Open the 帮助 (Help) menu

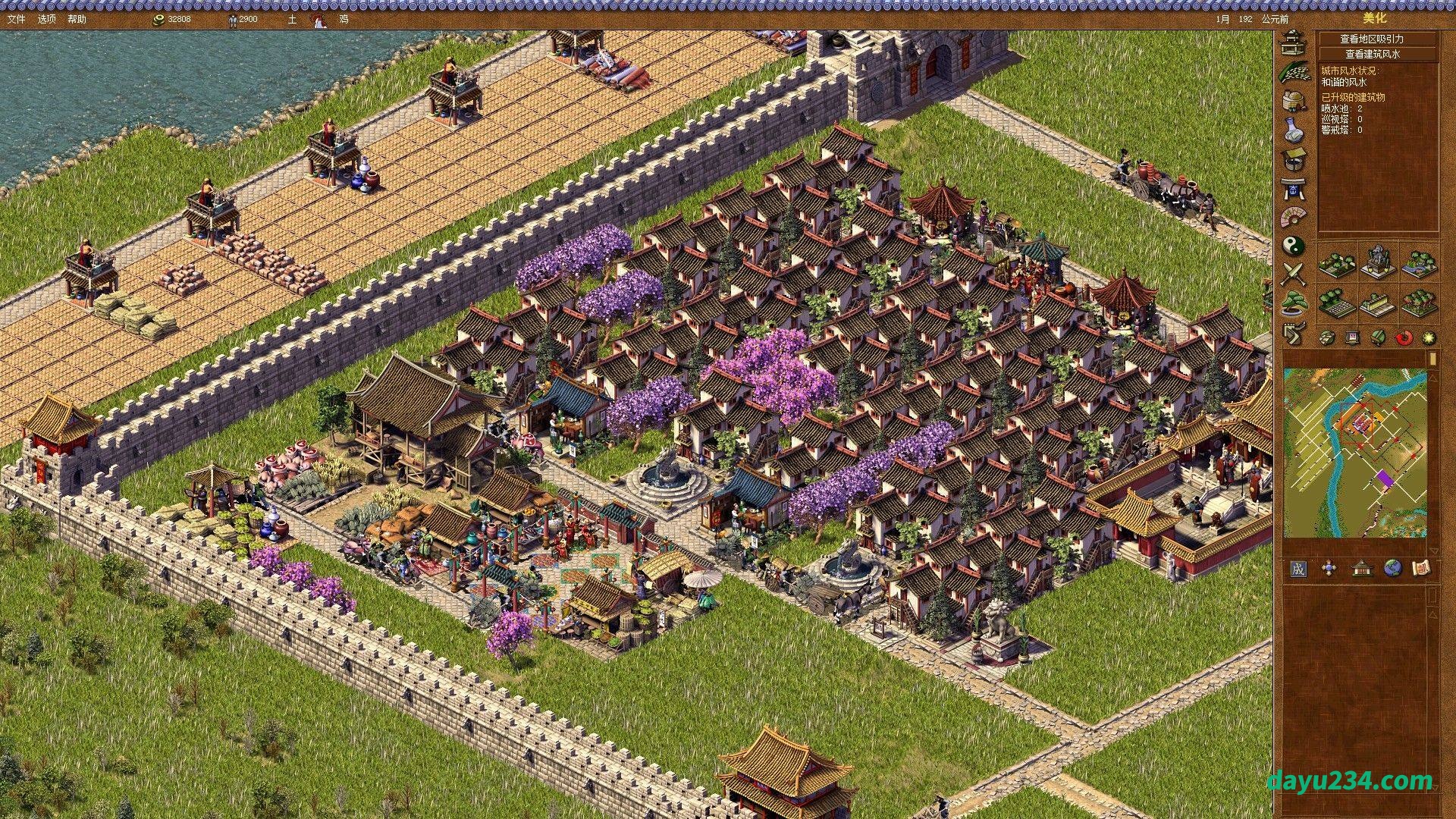(x=77, y=19)
